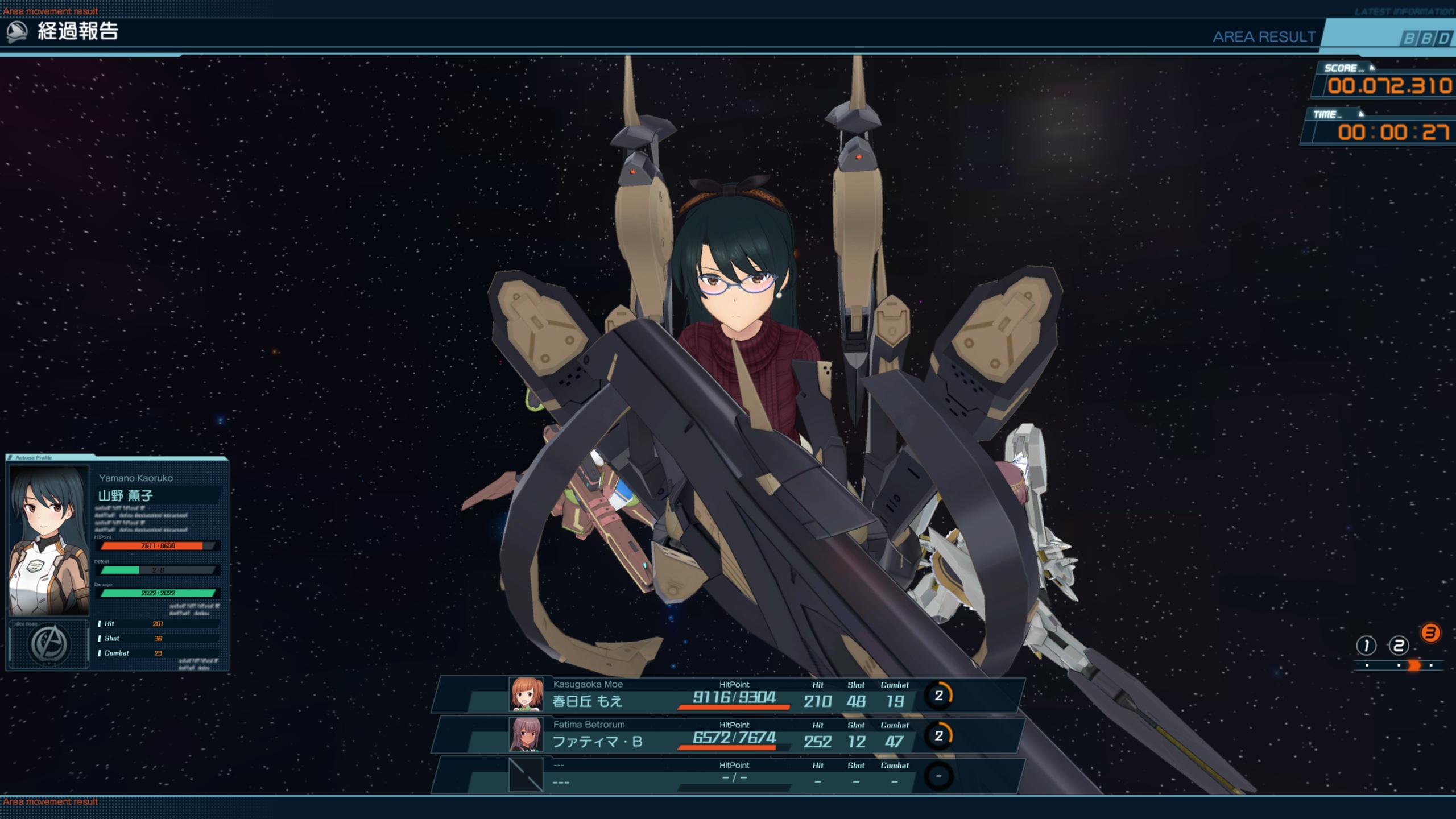
Task: Select Fatima Betrorum's result row
Action: pyautogui.click(x=728, y=735)
